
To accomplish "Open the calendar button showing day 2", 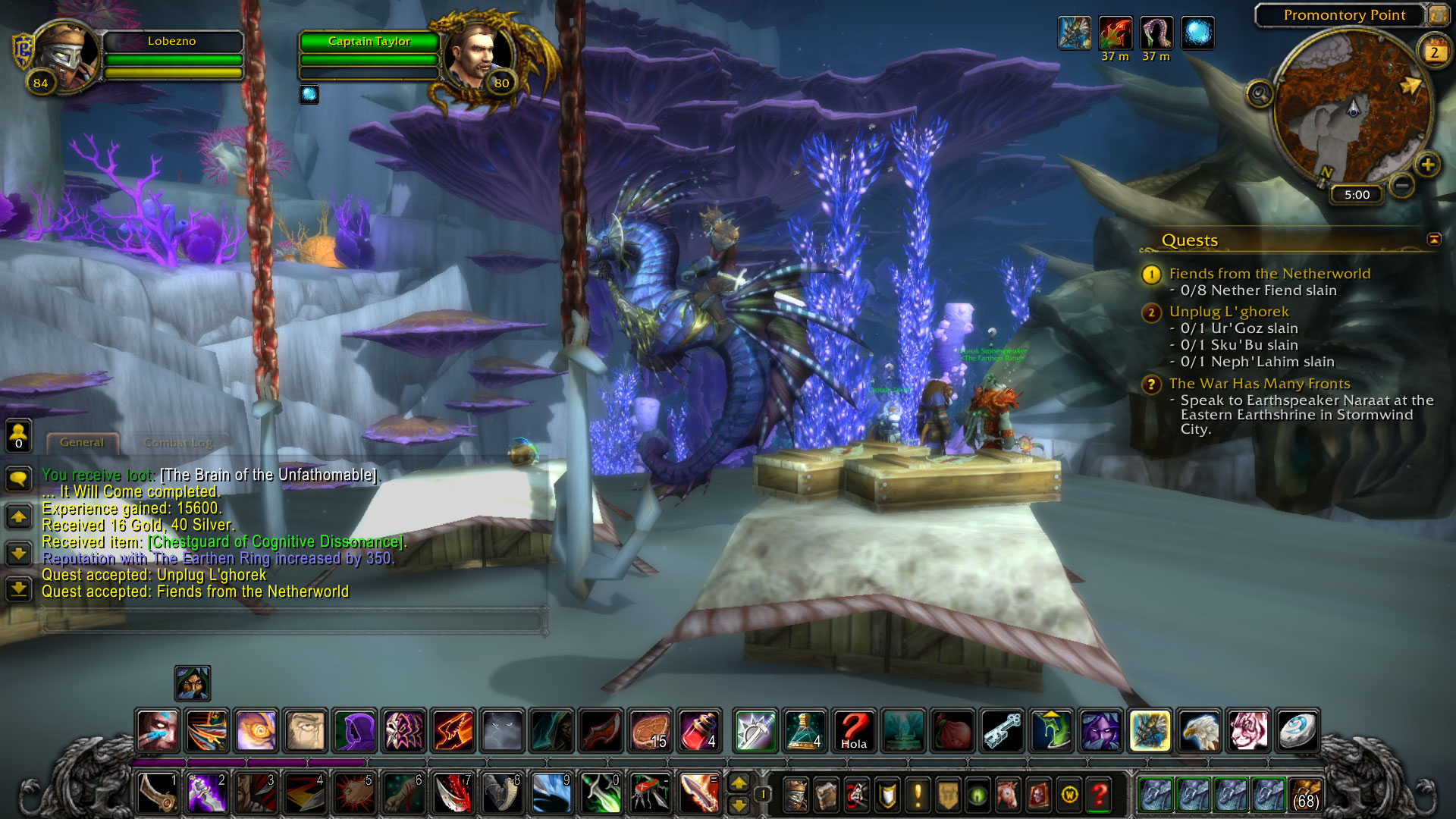I will 1433,52.
